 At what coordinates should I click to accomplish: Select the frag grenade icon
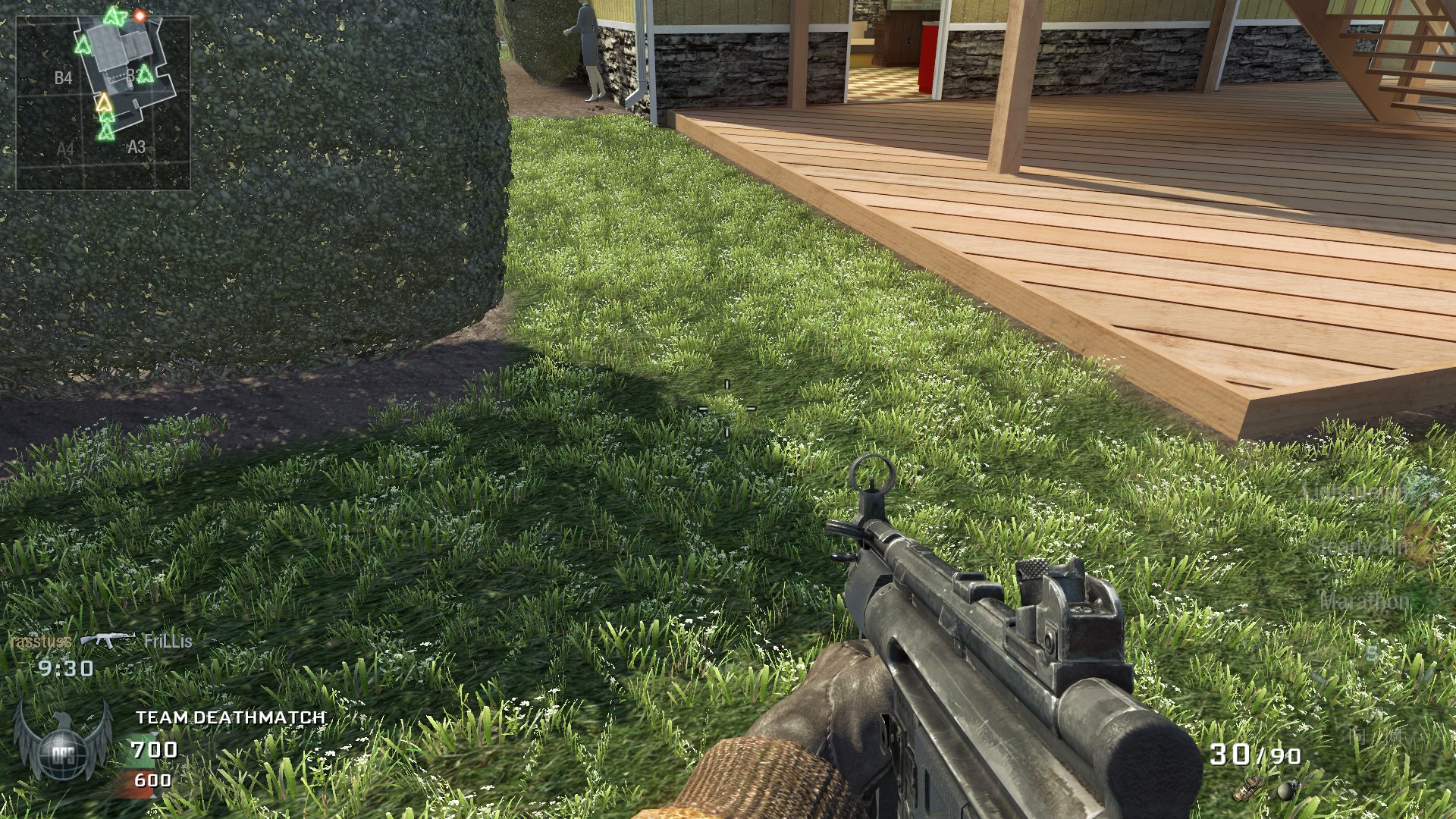(x=1286, y=791)
